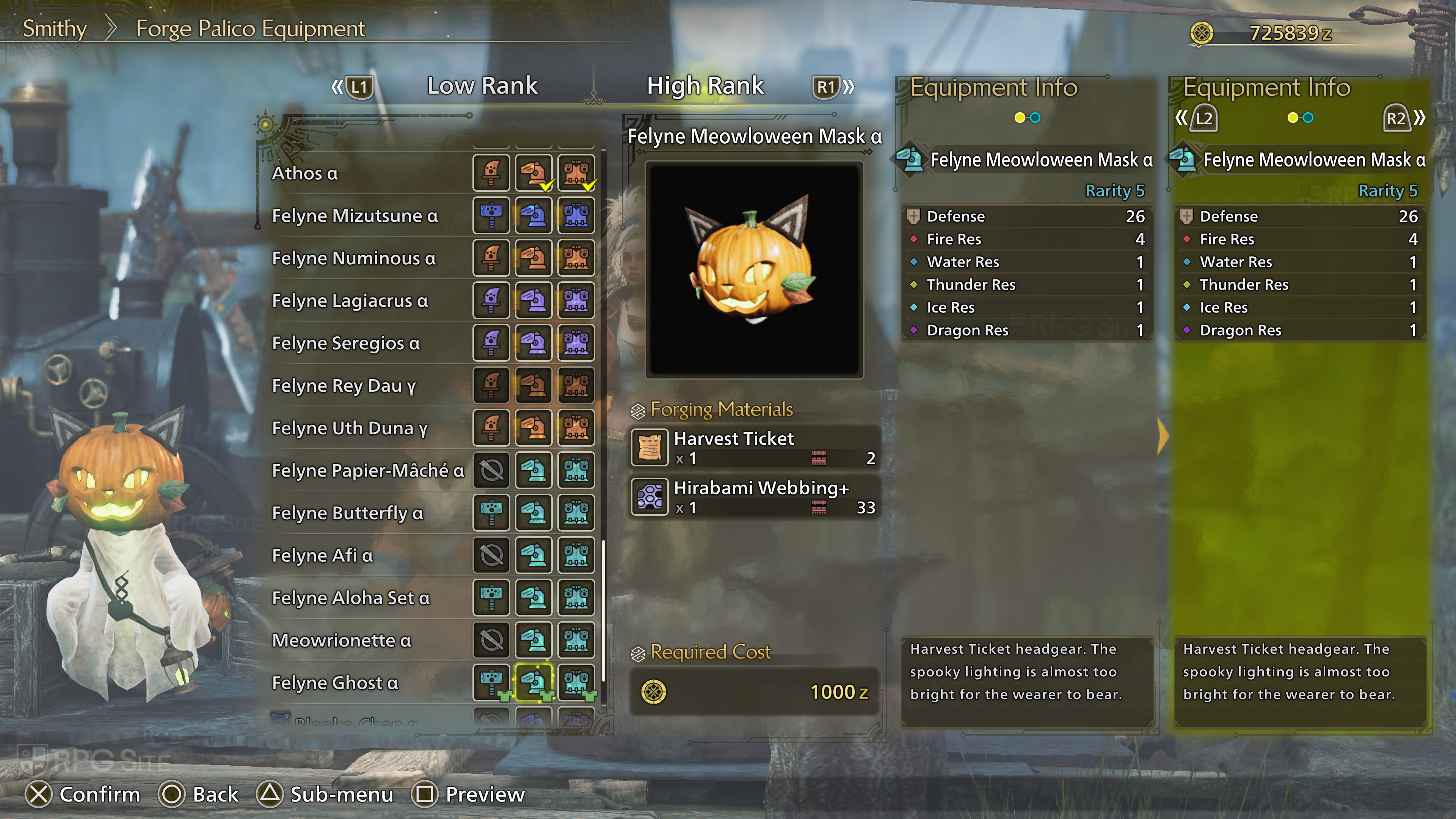Choose the Felyne Rey Dau γ set

pyautogui.click(x=344, y=386)
